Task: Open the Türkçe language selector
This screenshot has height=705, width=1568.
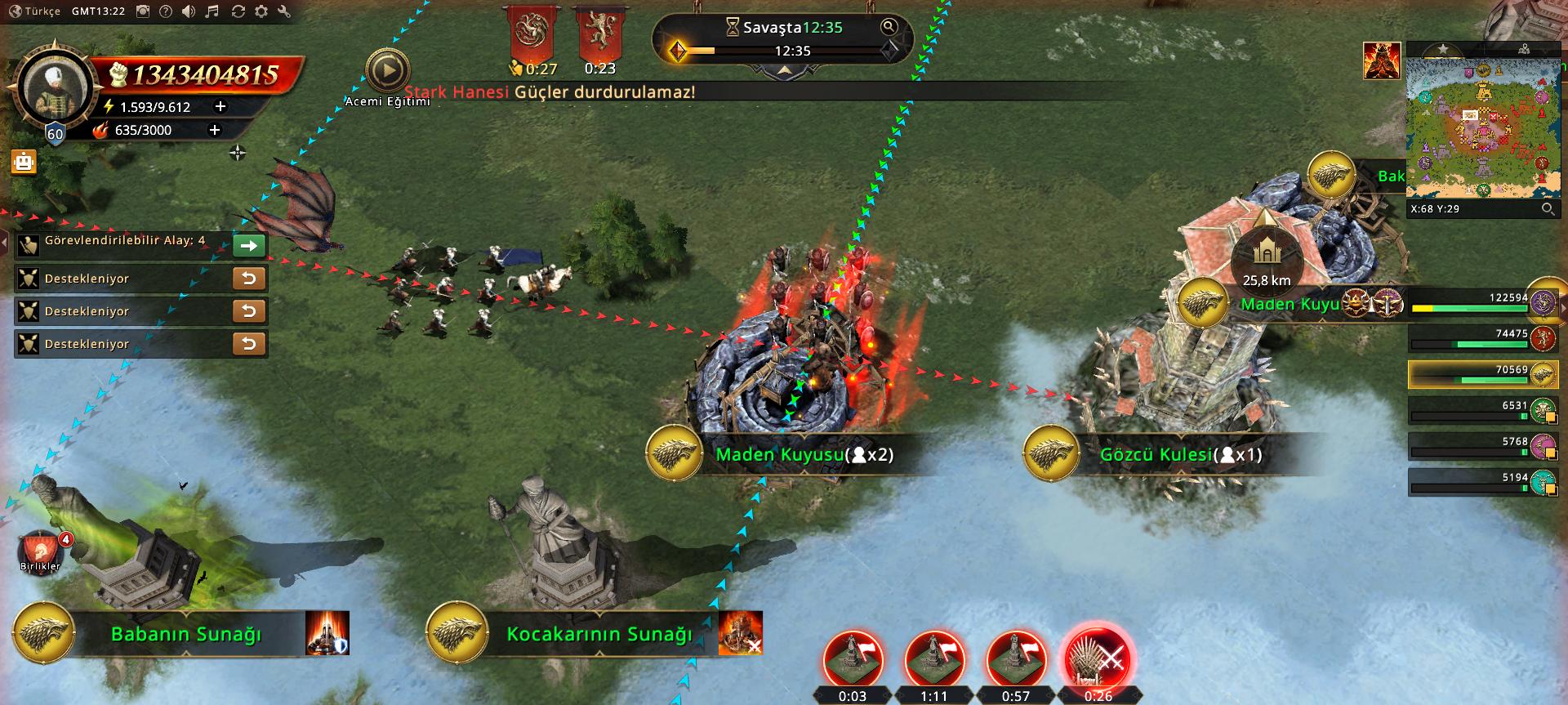Action: point(35,11)
